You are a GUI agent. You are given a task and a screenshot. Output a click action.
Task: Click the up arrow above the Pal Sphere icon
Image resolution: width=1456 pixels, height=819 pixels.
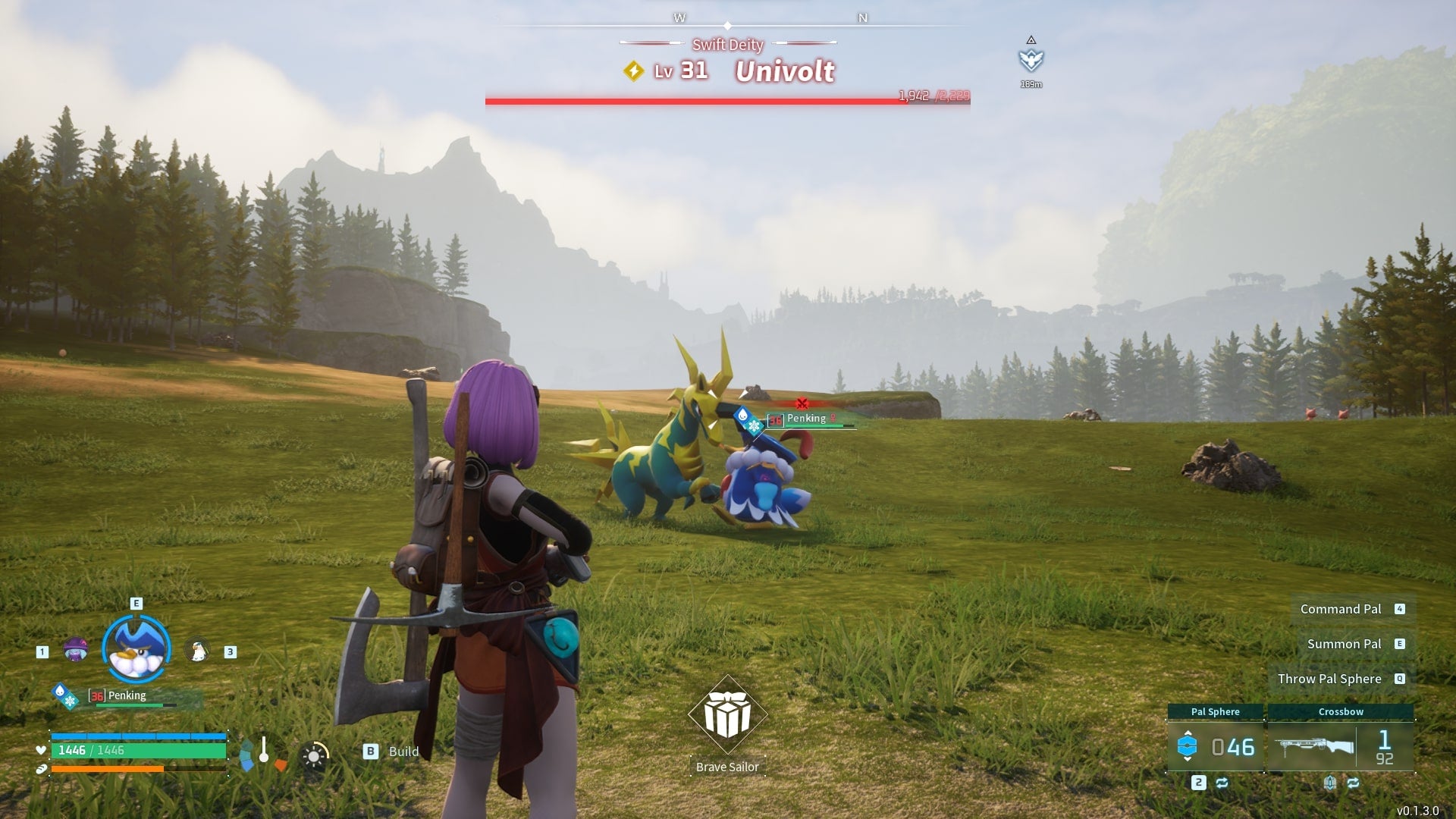coord(1188,733)
